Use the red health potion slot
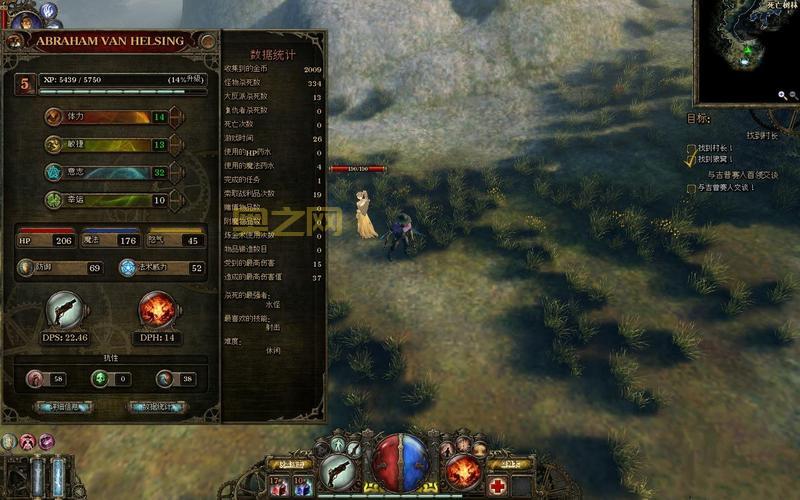This screenshot has width=800, height=500. tap(277, 487)
